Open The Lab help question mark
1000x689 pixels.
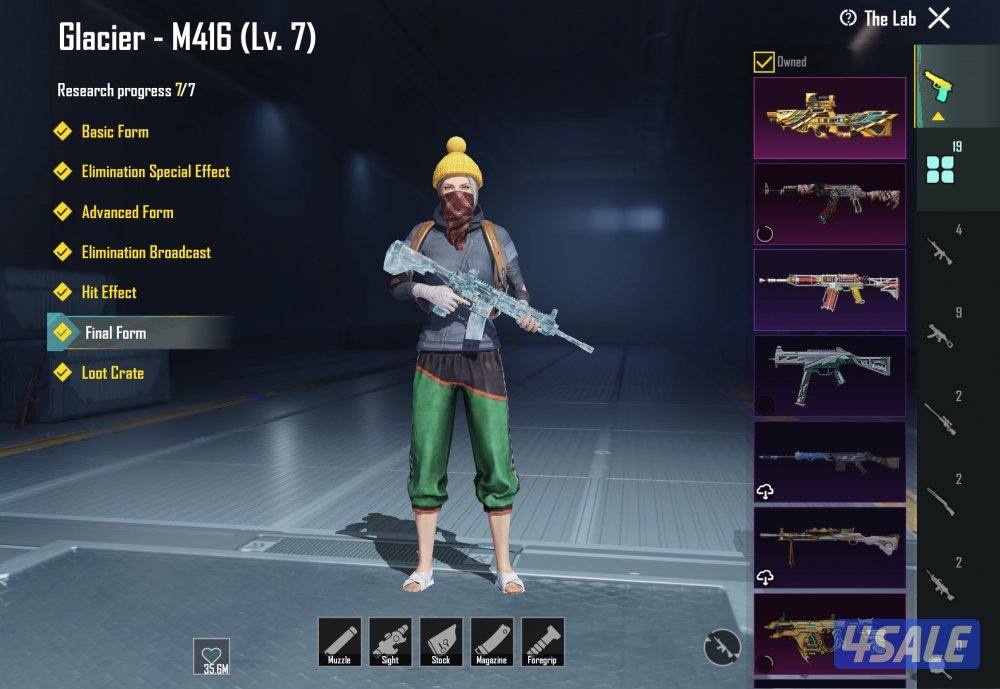[849, 18]
